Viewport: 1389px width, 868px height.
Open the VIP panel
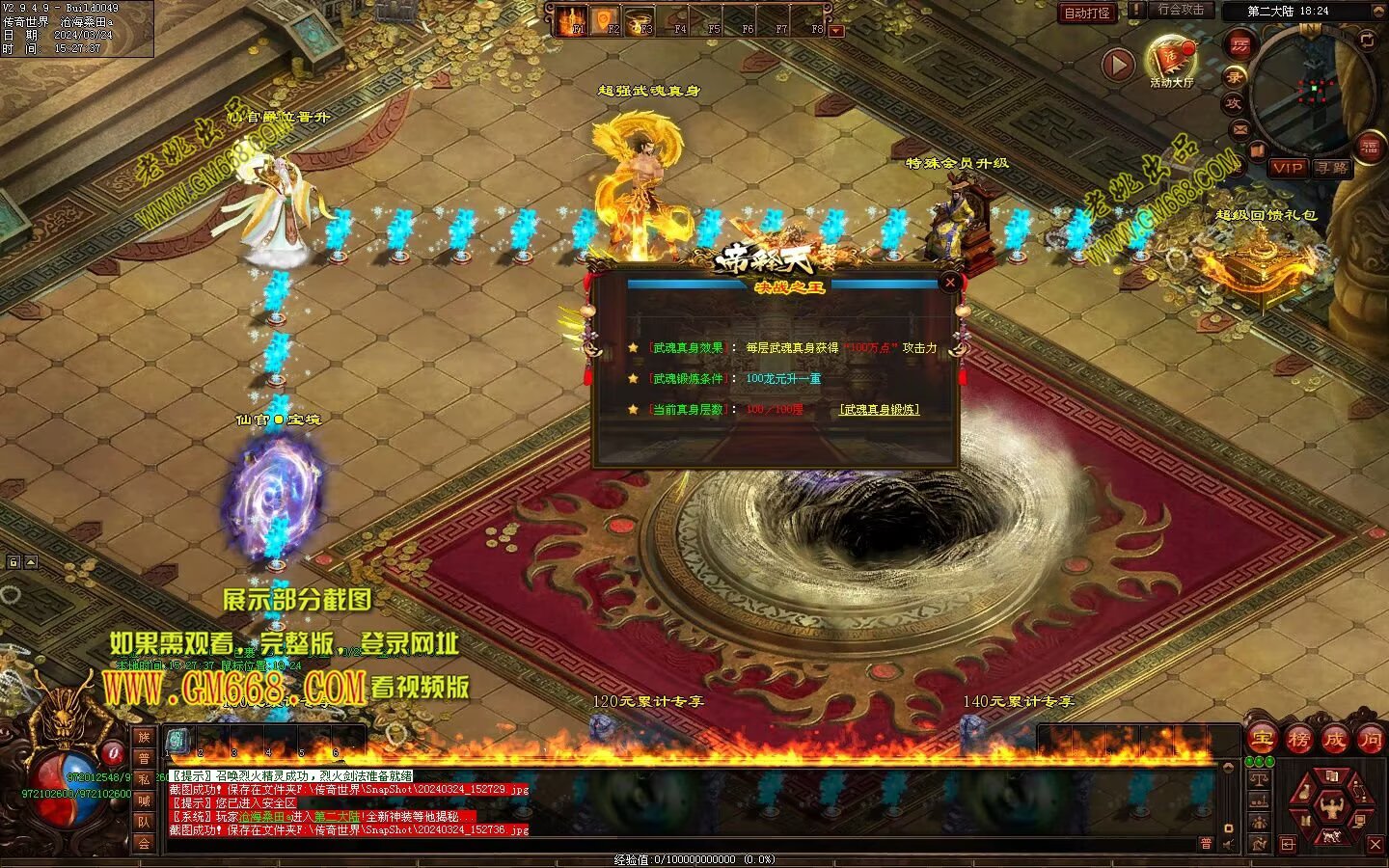(1287, 168)
